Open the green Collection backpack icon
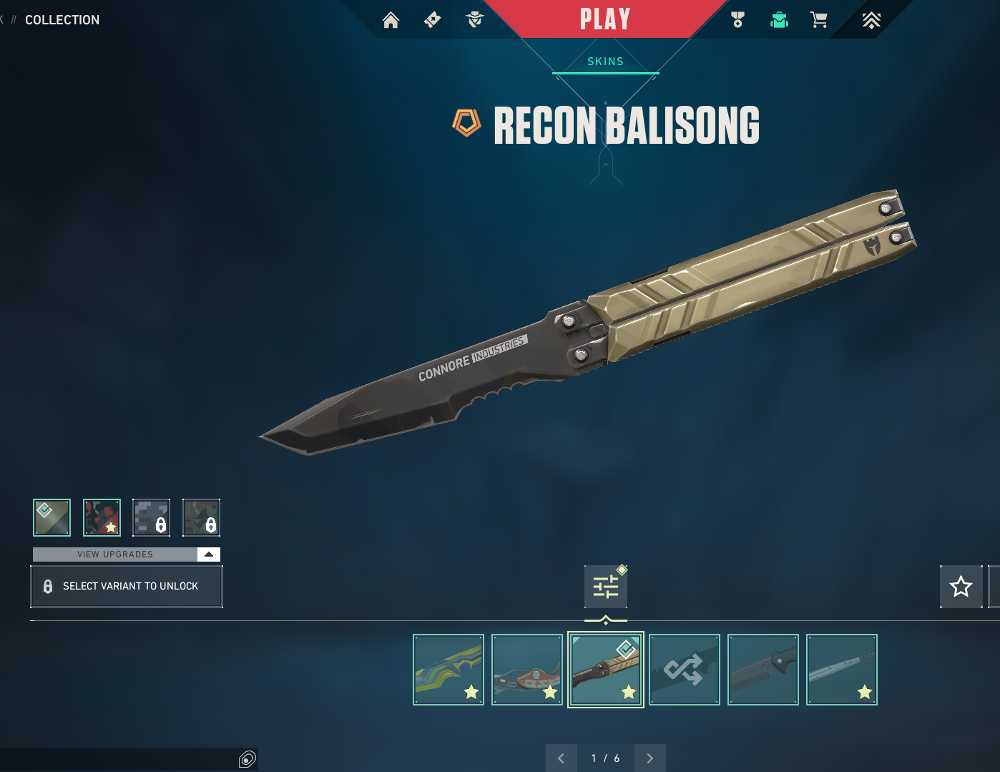Screen dimensions: 1000x772 tap(779, 20)
